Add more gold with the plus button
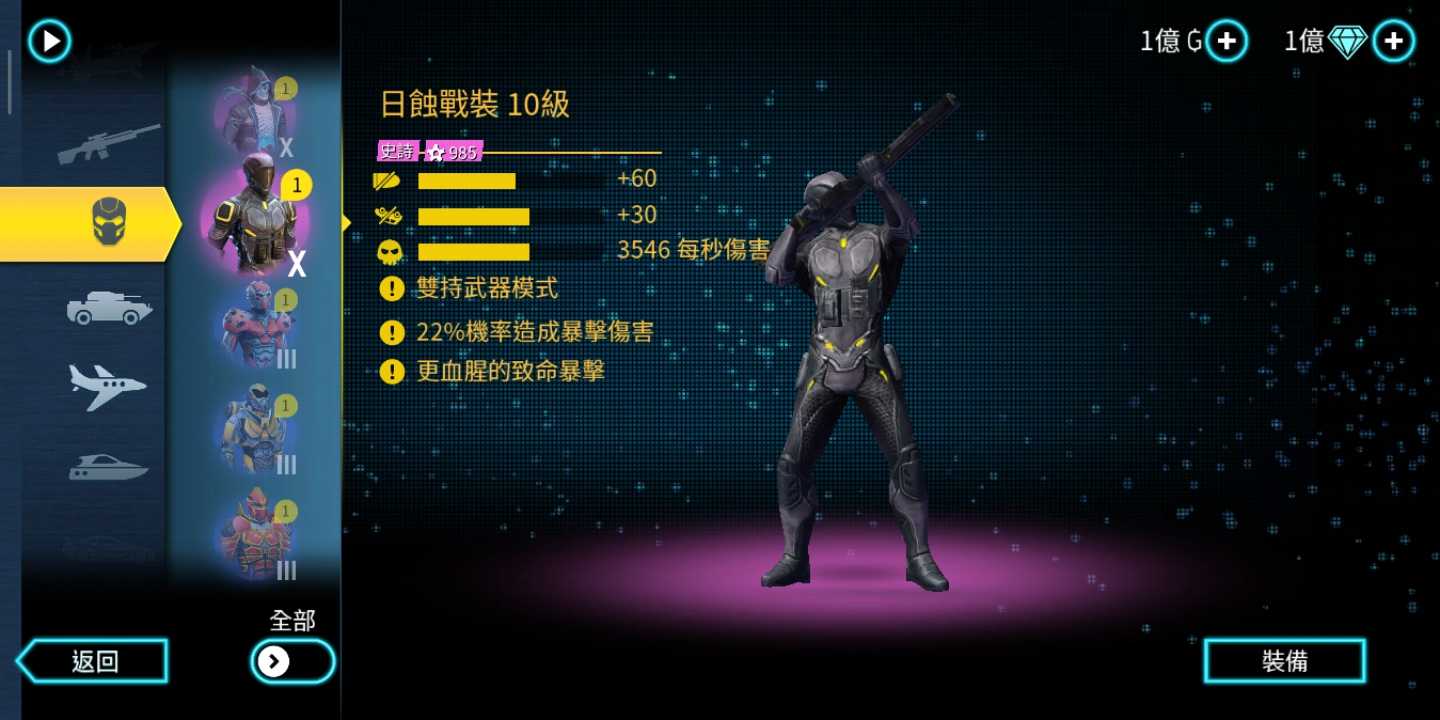Image resolution: width=1440 pixels, height=720 pixels. coord(1227,42)
